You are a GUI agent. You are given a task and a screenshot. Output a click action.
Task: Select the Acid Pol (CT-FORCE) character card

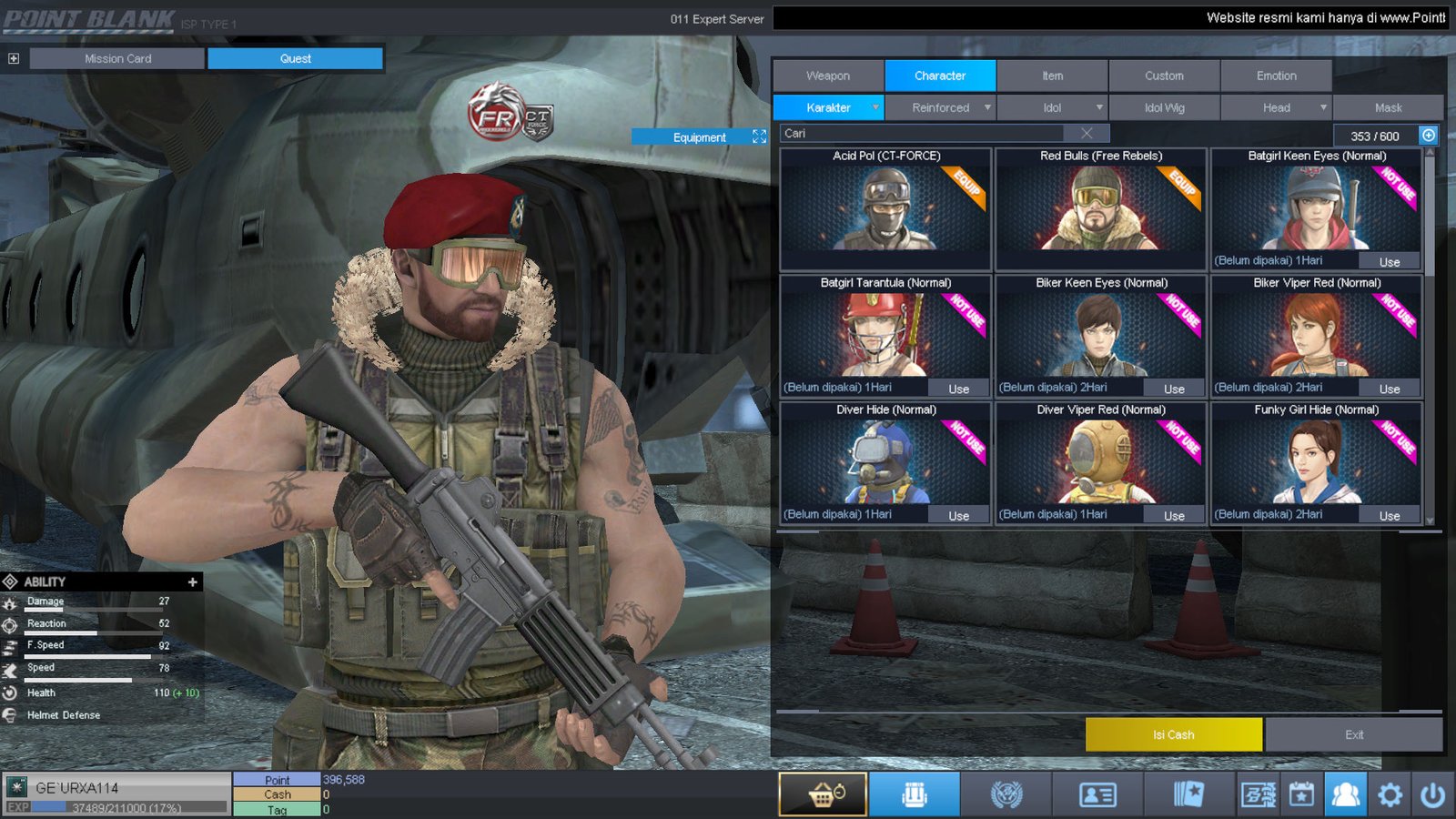coord(885,208)
